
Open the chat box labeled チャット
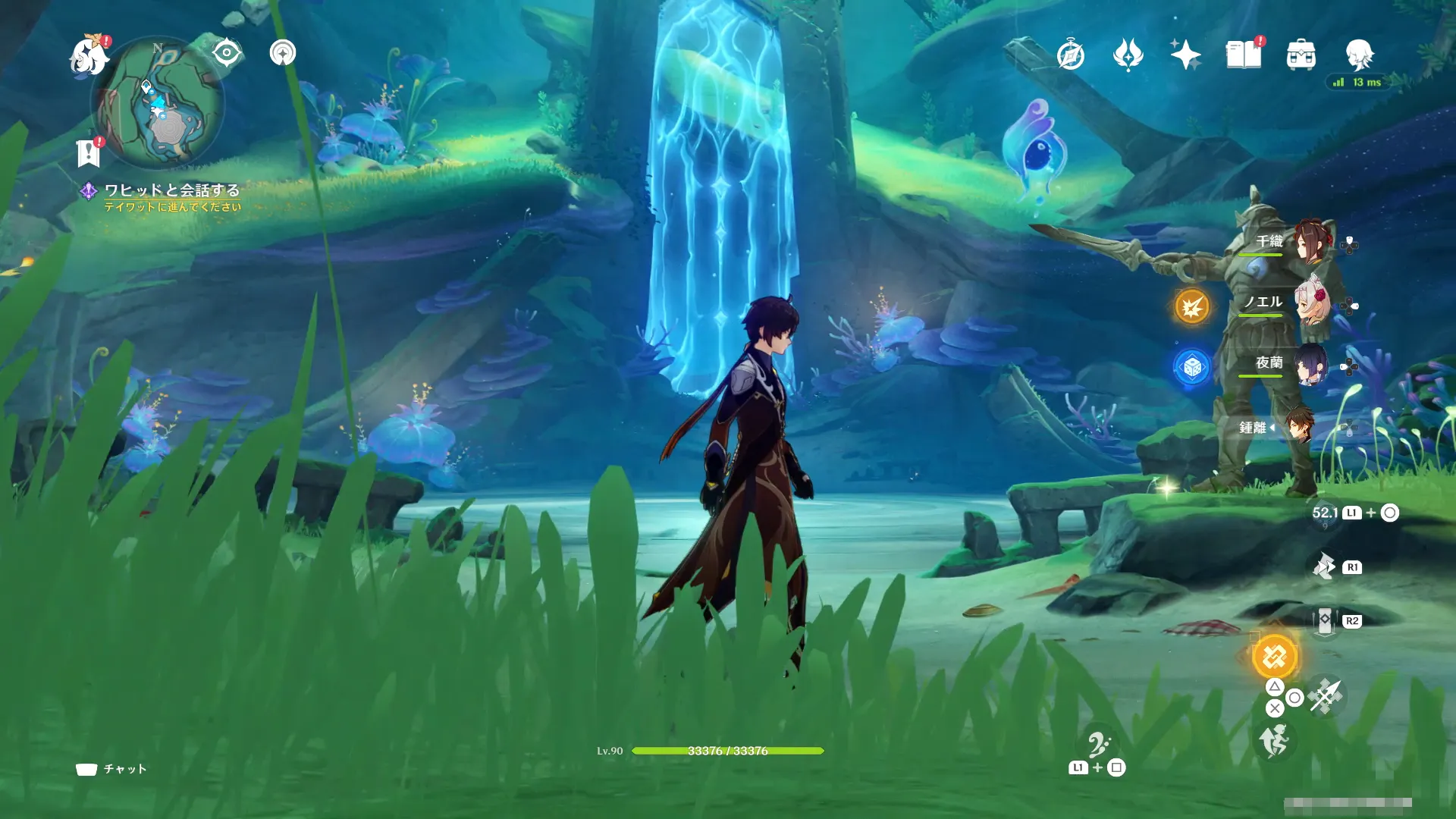[x=111, y=769]
